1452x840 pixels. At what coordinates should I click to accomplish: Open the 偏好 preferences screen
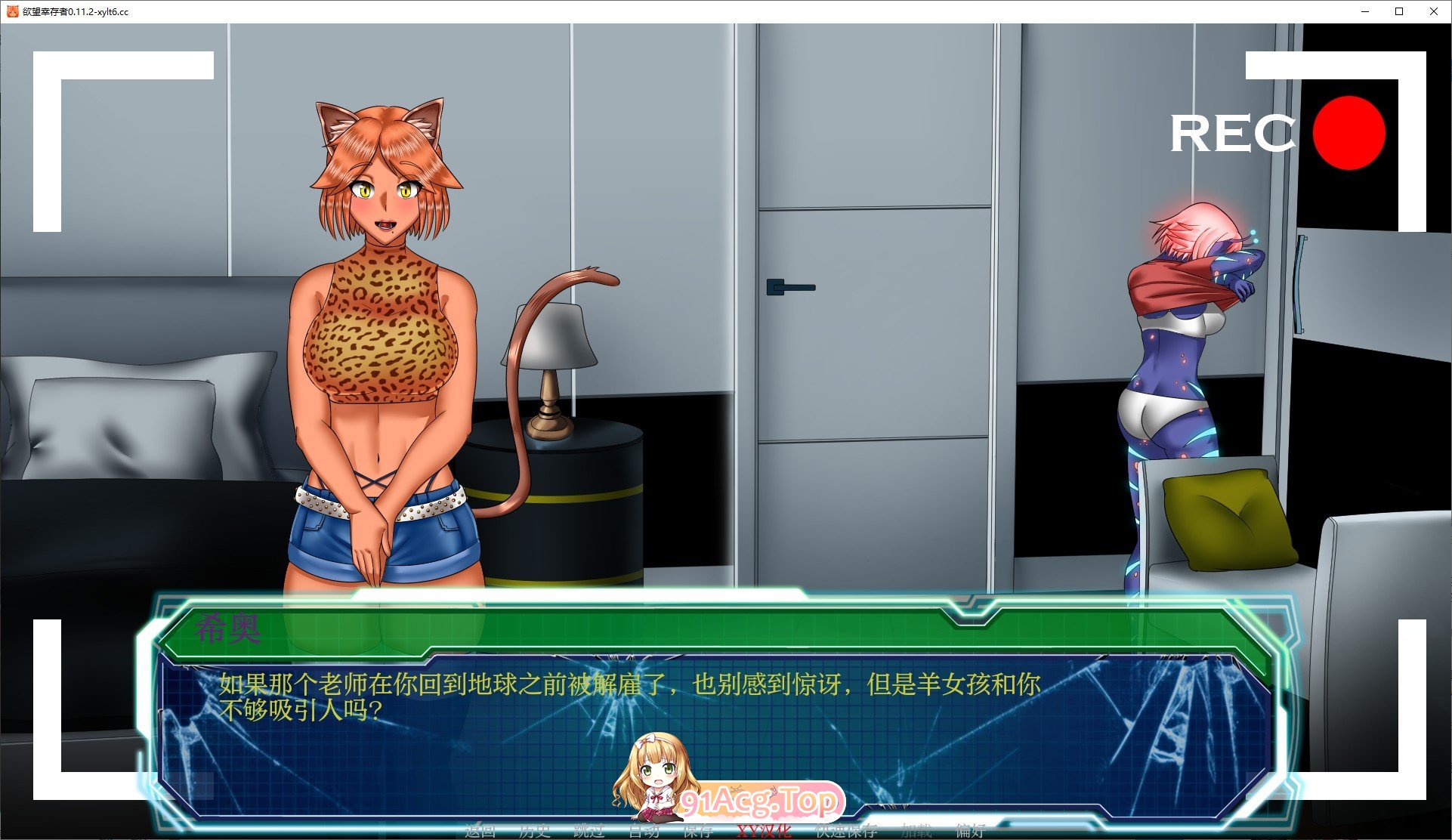pyautogui.click(x=969, y=831)
